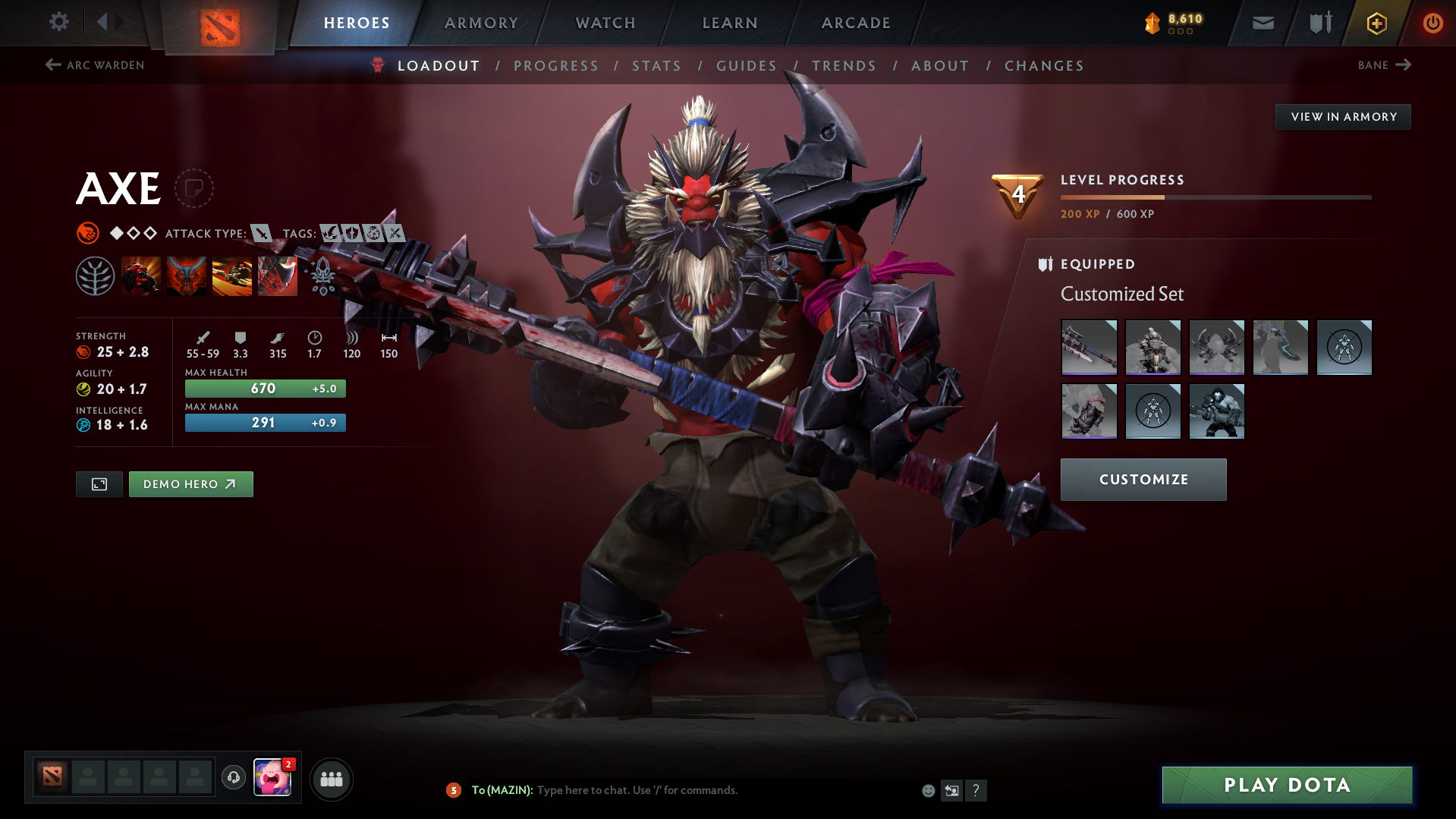Click the power button to exit
Viewport: 1456px width, 819px height.
[1432, 22]
